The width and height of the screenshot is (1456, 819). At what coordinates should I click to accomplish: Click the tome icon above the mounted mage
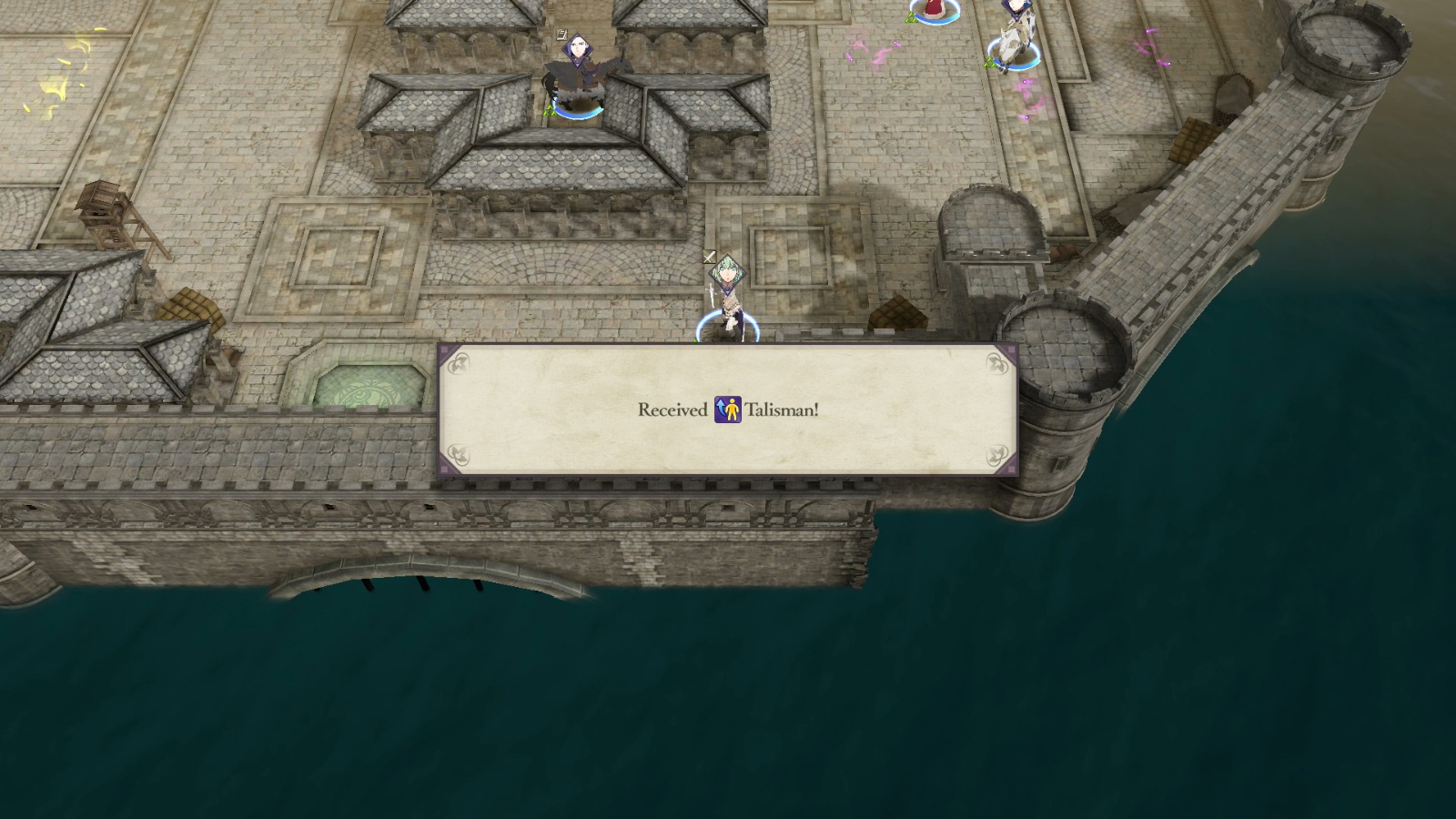(x=561, y=34)
